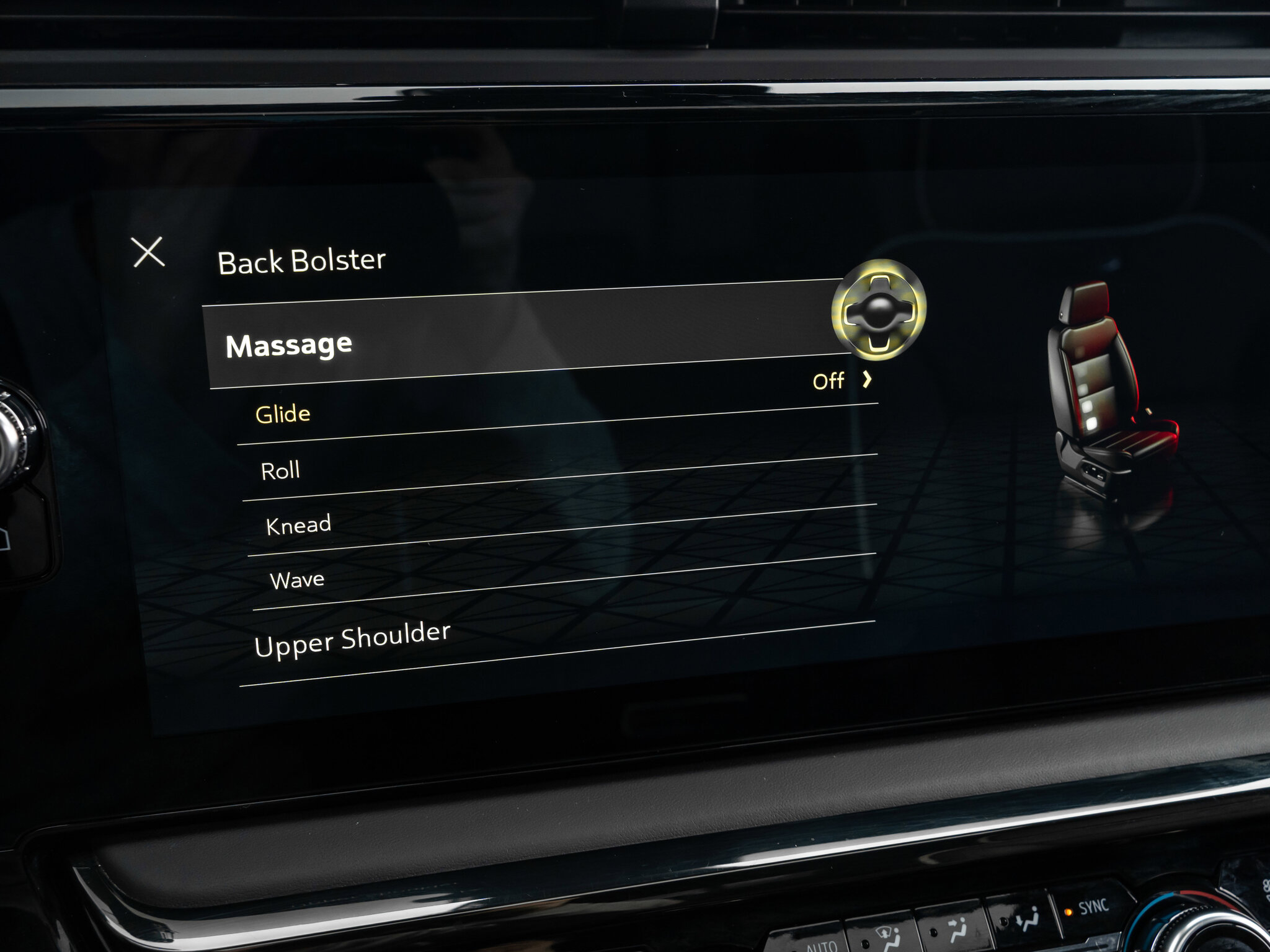The image size is (1270, 952).
Task: Choose the Glide massage mode
Action: coord(283,414)
